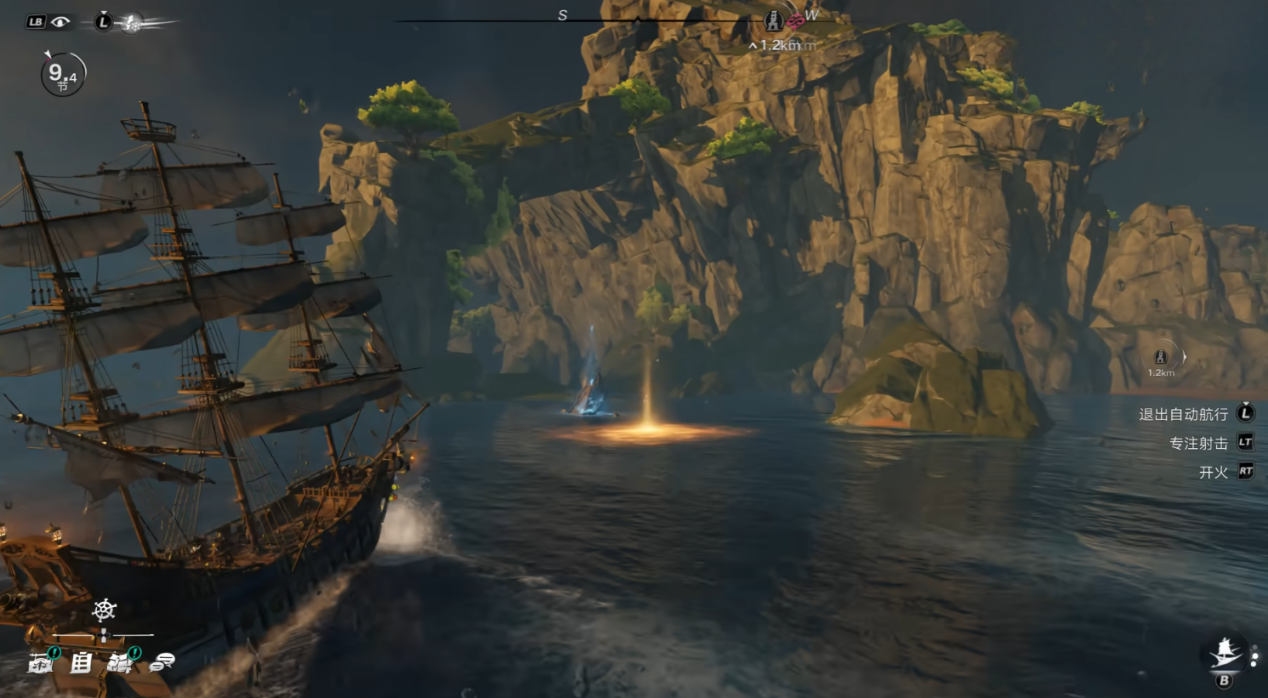The width and height of the screenshot is (1268, 698).
Task: Choose the 退出自动航行 exit auto-sail option
Action: [x=1183, y=413]
